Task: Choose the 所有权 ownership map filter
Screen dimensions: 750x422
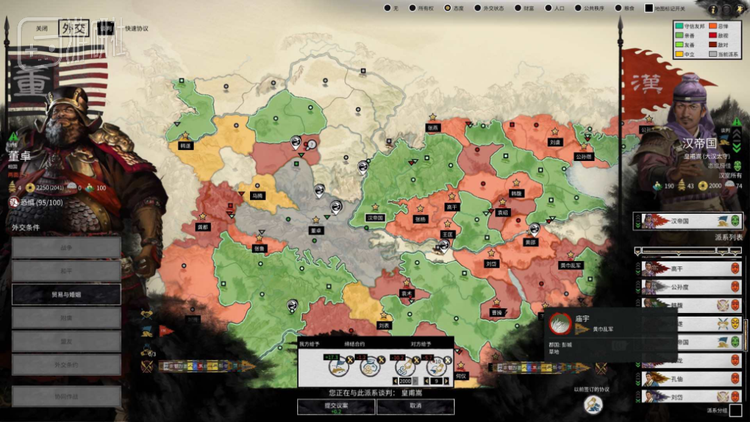Action: pos(417,9)
